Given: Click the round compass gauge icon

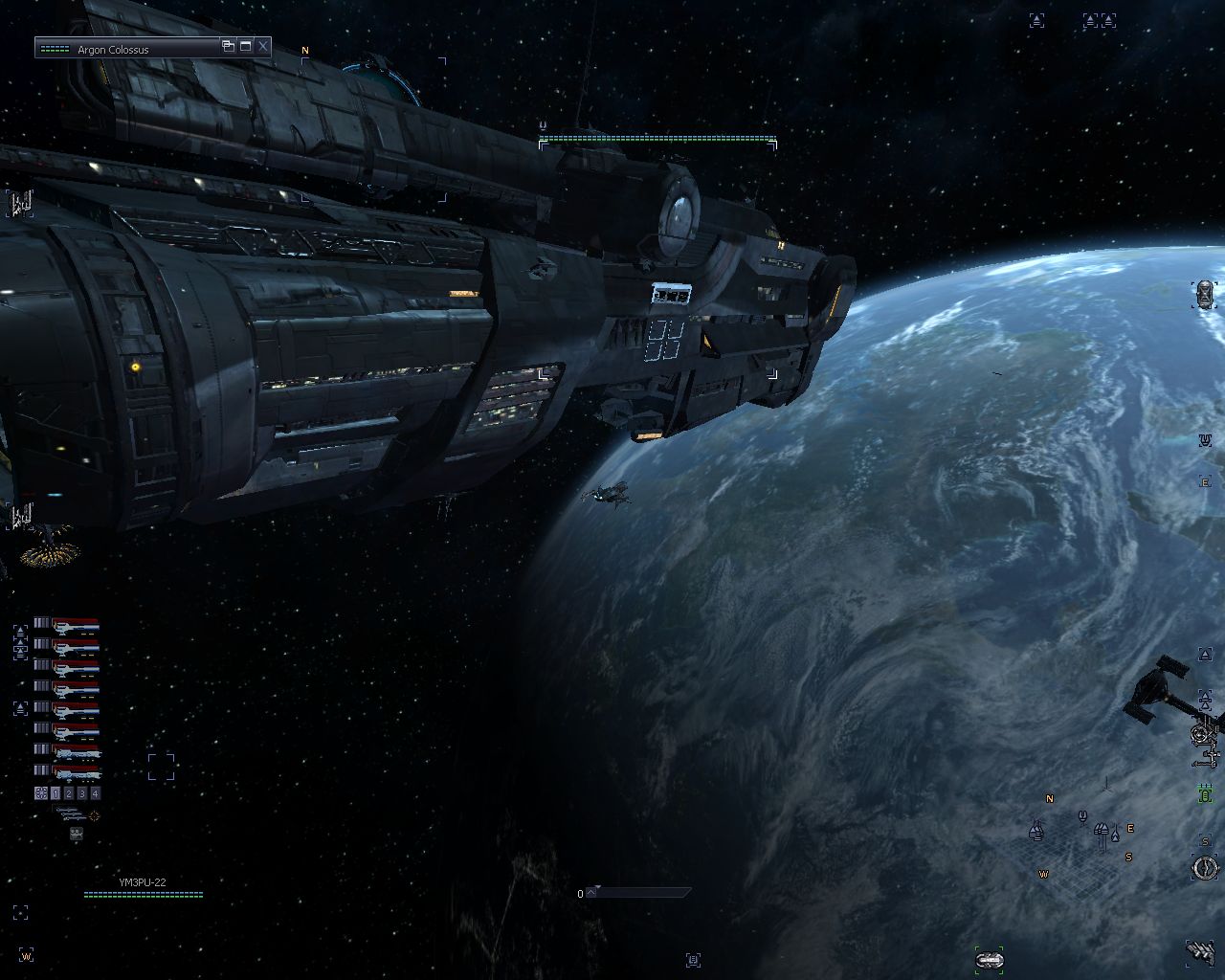Looking at the screenshot, I should (1205, 868).
